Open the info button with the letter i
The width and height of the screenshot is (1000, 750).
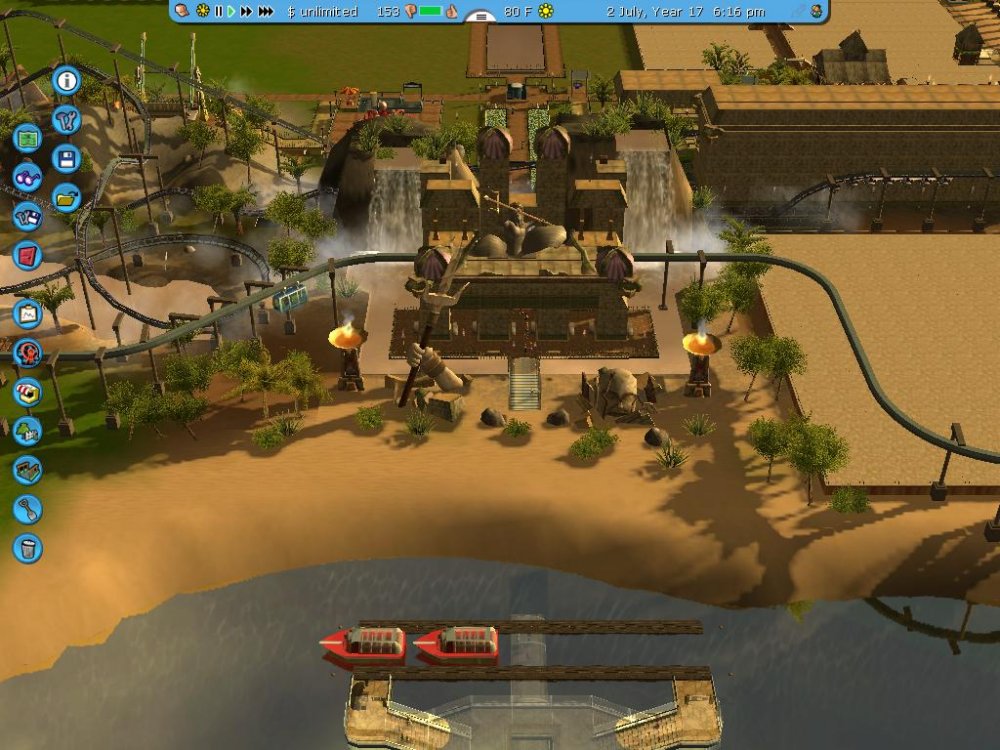pos(67,80)
